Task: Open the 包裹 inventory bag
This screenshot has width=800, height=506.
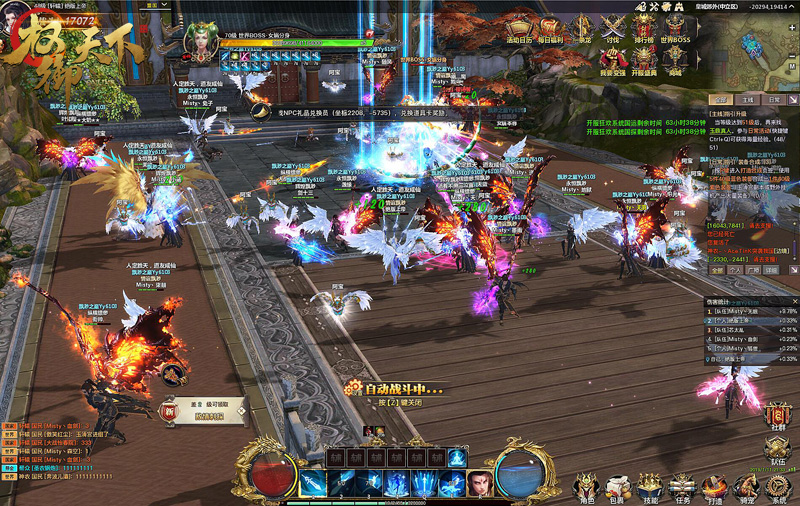Action: point(617,487)
